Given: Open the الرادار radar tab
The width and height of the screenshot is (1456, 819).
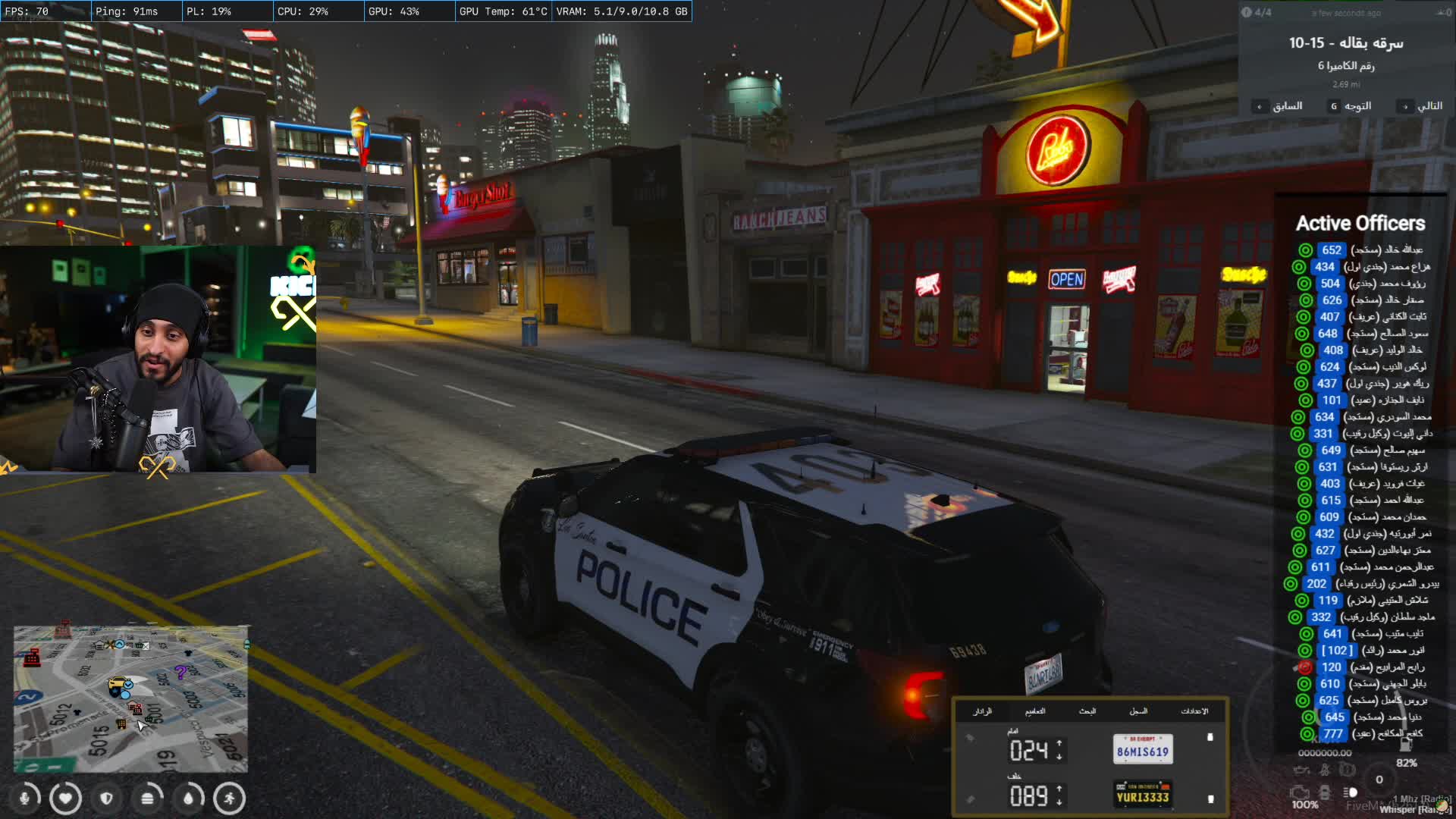Looking at the screenshot, I should pyautogui.click(x=982, y=711).
